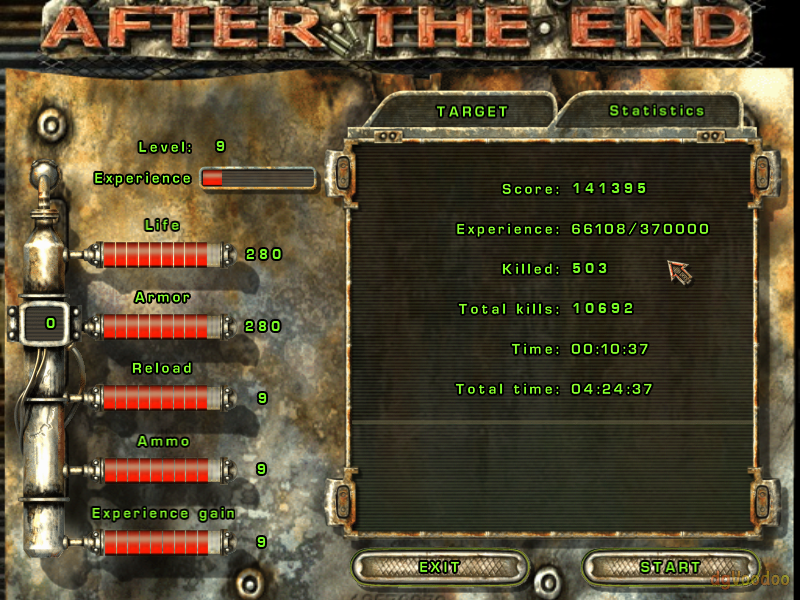The height and width of the screenshot is (600, 800).
Task: Choose the Ammo upgrade bar
Action: coord(155,469)
